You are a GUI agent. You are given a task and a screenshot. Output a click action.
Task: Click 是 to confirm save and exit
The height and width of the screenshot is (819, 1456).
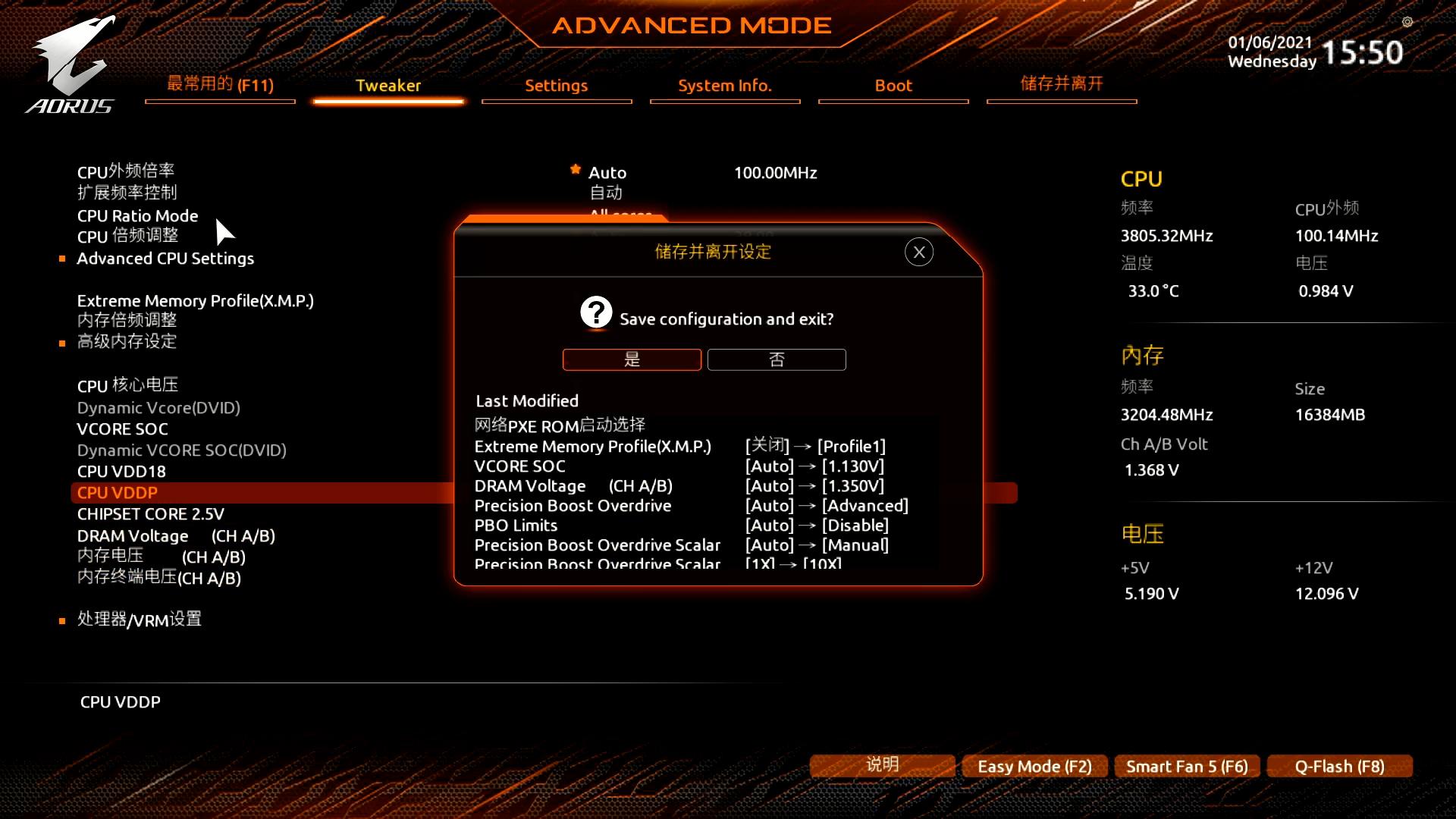click(x=632, y=359)
